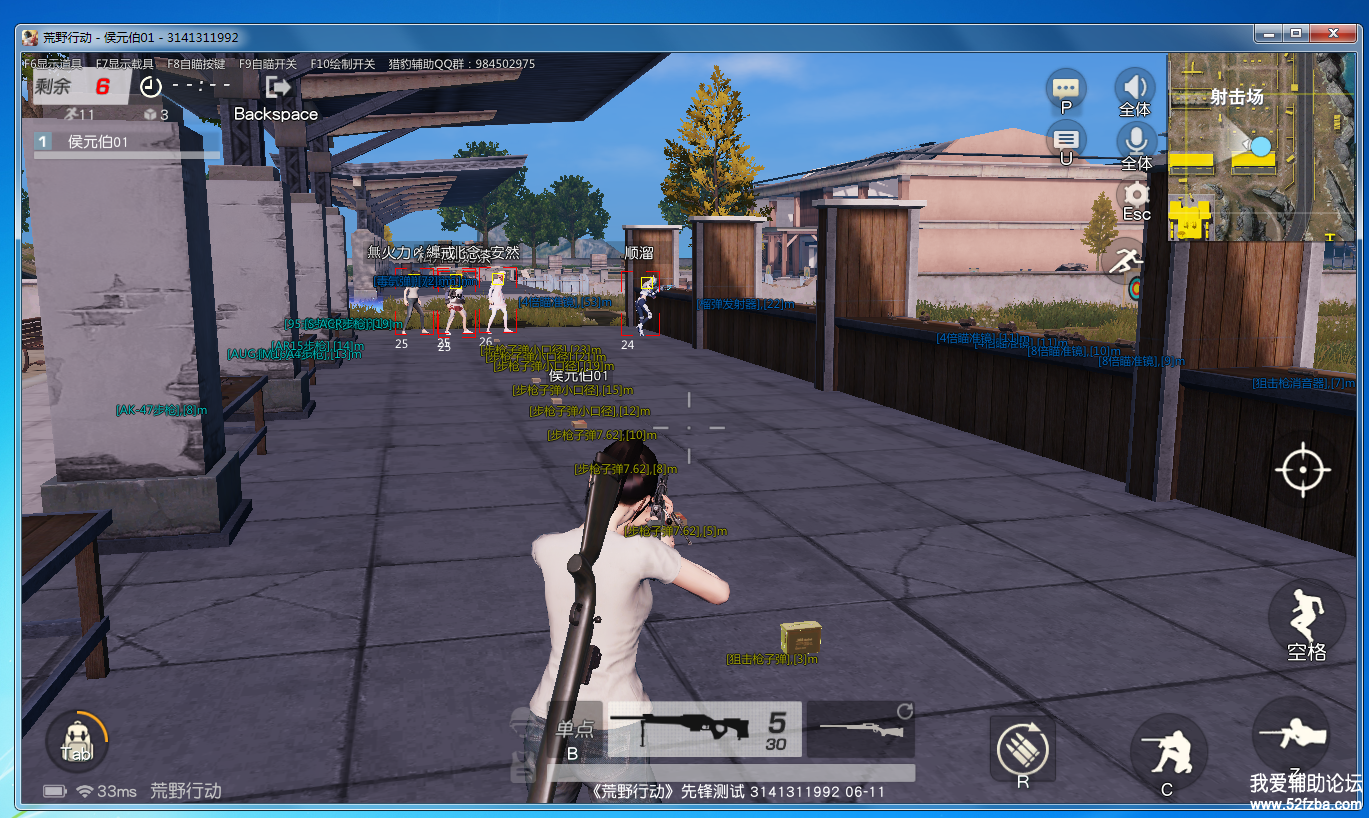
Task: Minimize the game window
Action: [x=1268, y=33]
